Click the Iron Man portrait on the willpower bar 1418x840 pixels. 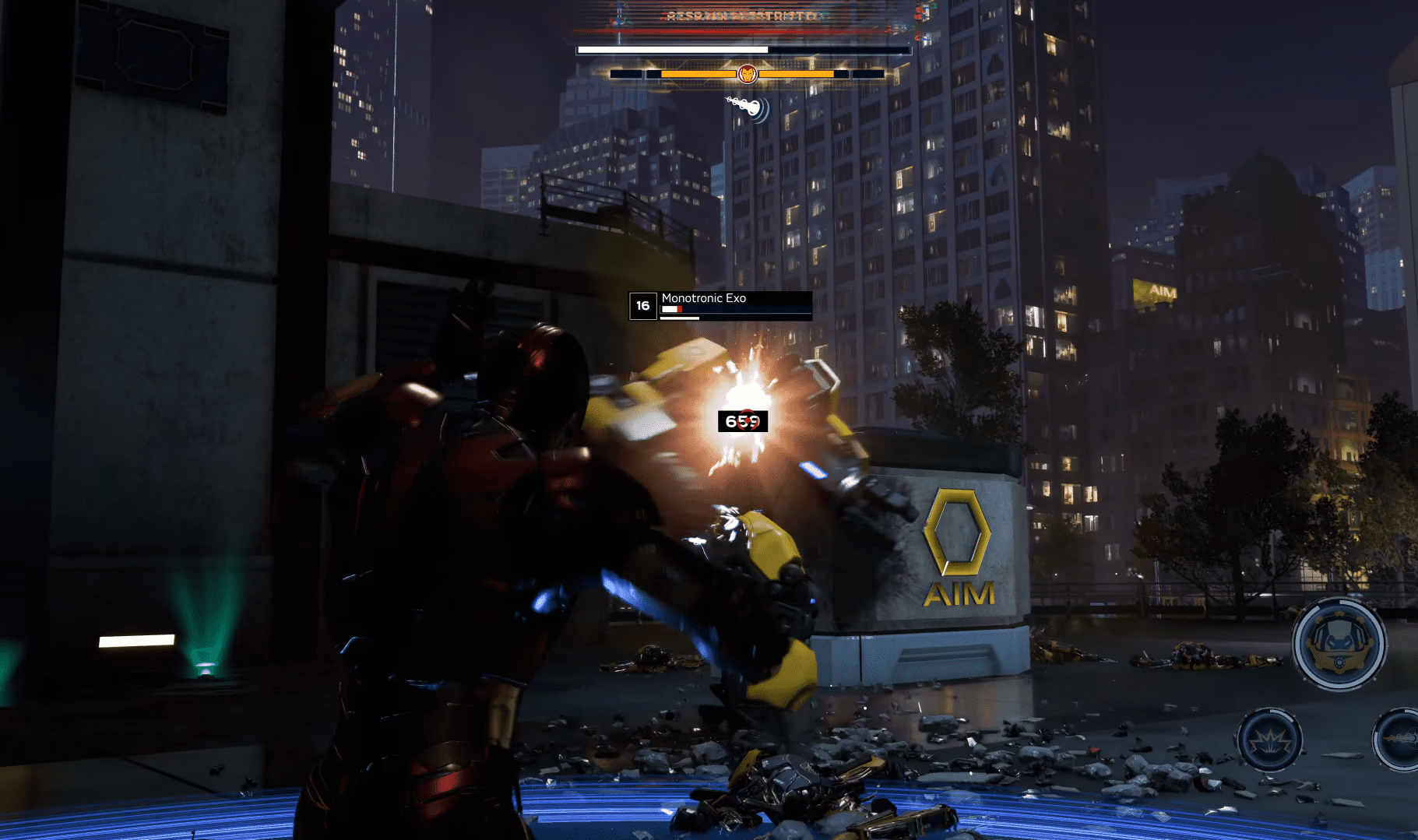[746, 73]
